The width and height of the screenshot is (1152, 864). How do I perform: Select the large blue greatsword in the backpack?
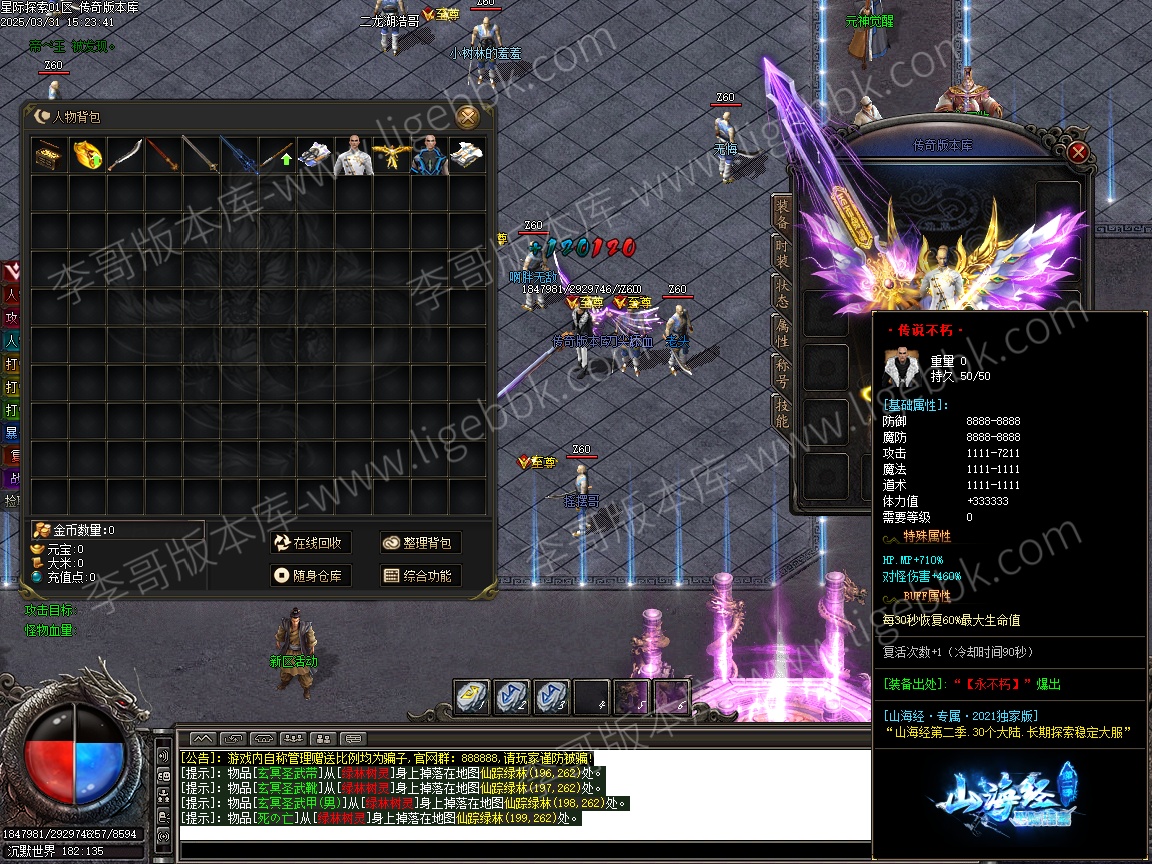pyautogui.click(x=239, y=156)
